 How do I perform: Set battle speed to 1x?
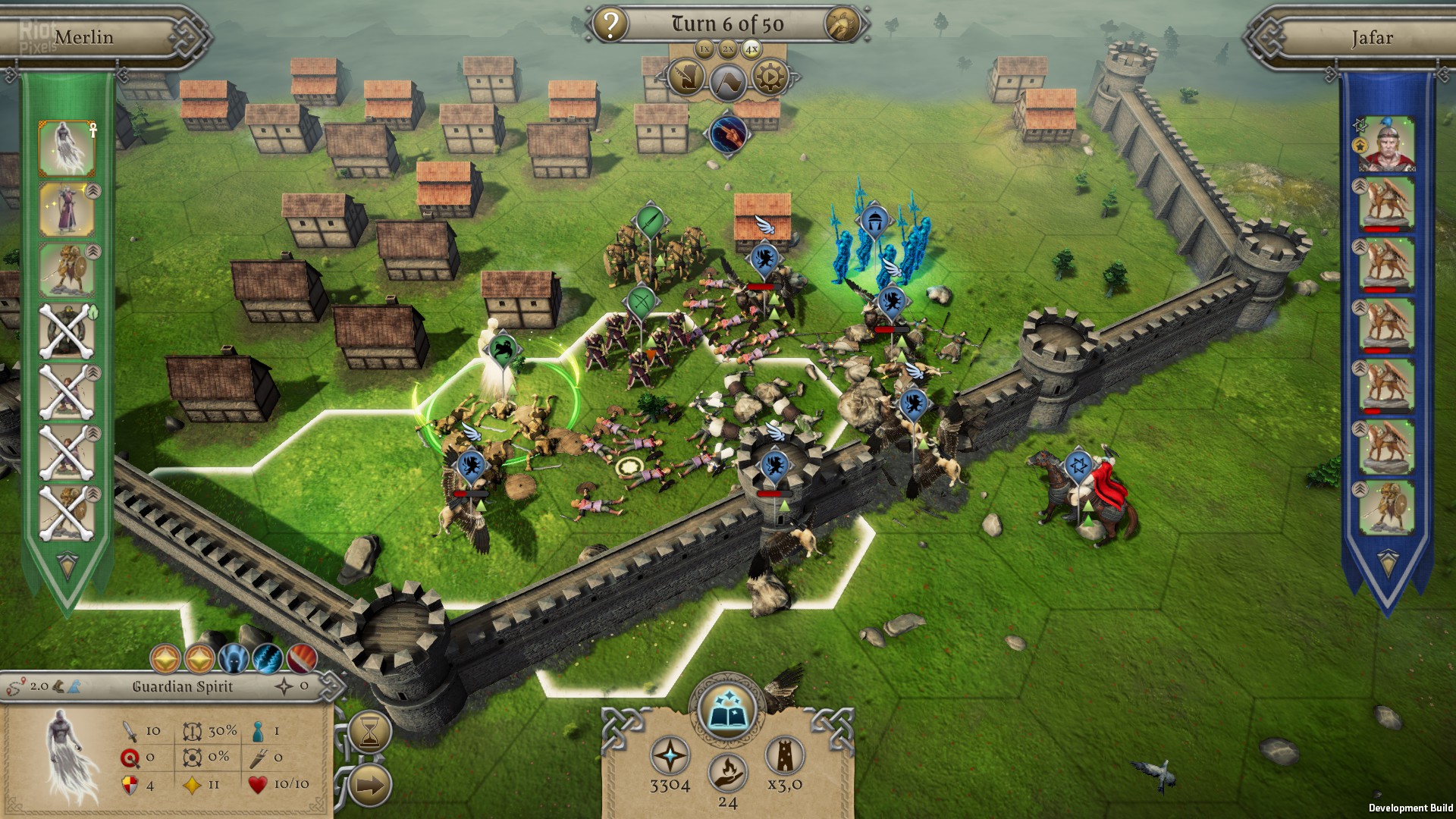704,49
